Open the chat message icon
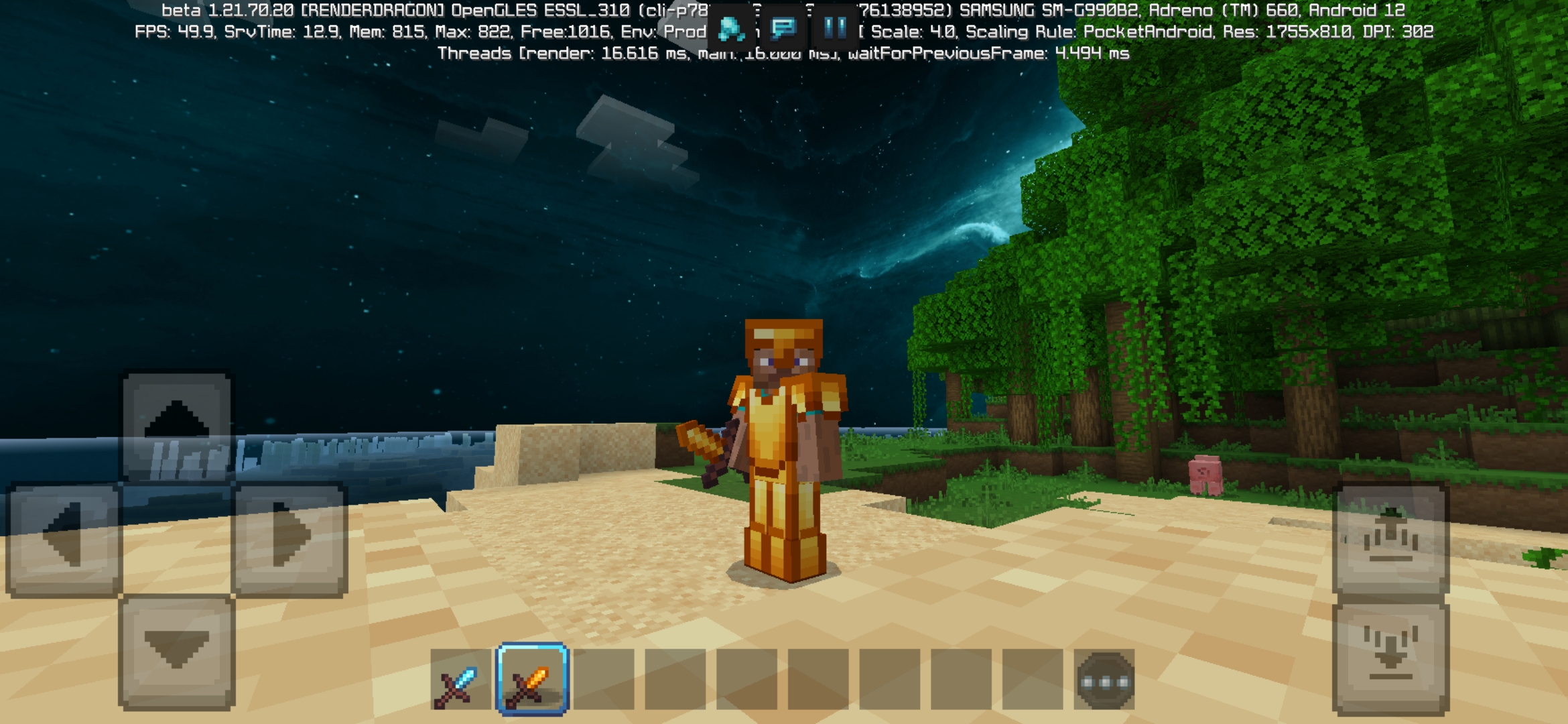 tap(784, 28)
